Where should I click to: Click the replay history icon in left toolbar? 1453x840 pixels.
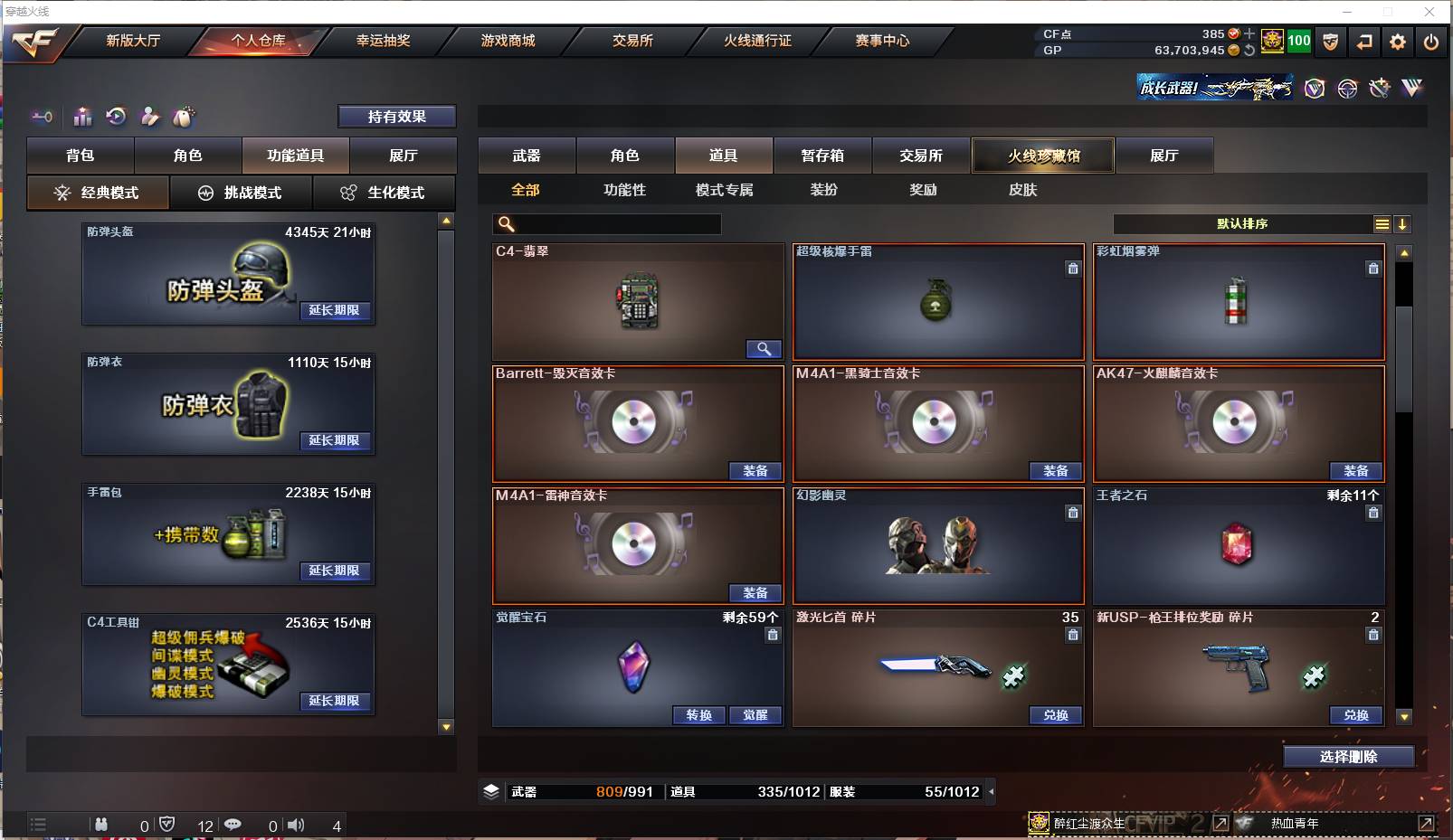pyautogui.click(x=115, y=116)
